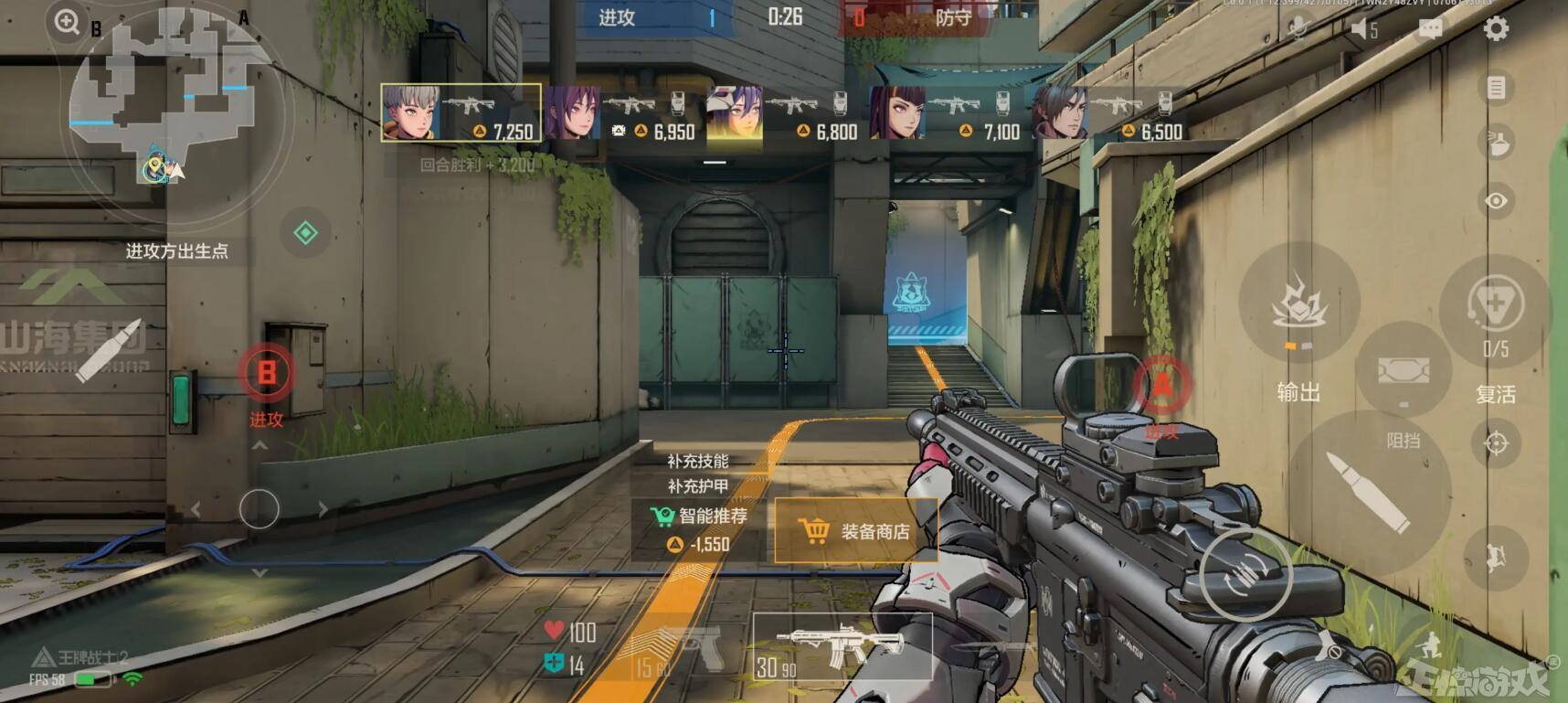Screen dimensions: 1568x703
Task: Zoom the minimap with the magnifier
Action: 67,21
